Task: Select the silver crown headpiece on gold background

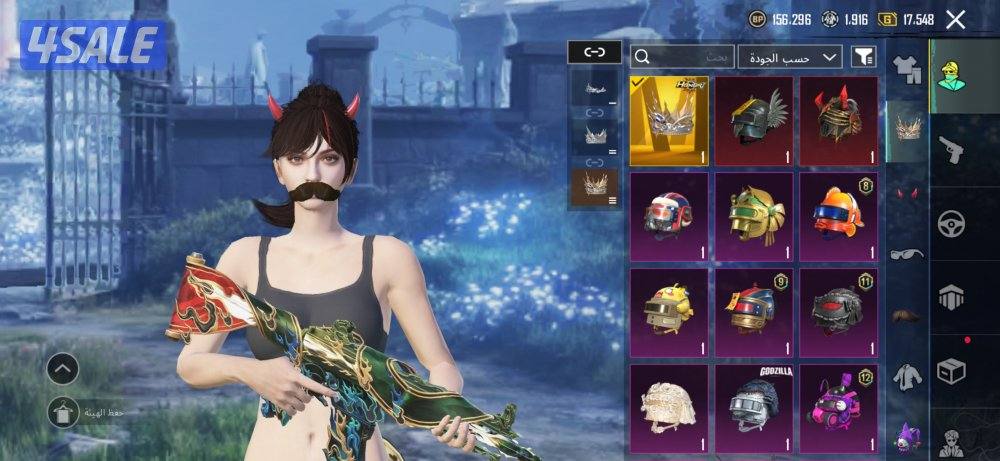Action: tap(669, 120)
